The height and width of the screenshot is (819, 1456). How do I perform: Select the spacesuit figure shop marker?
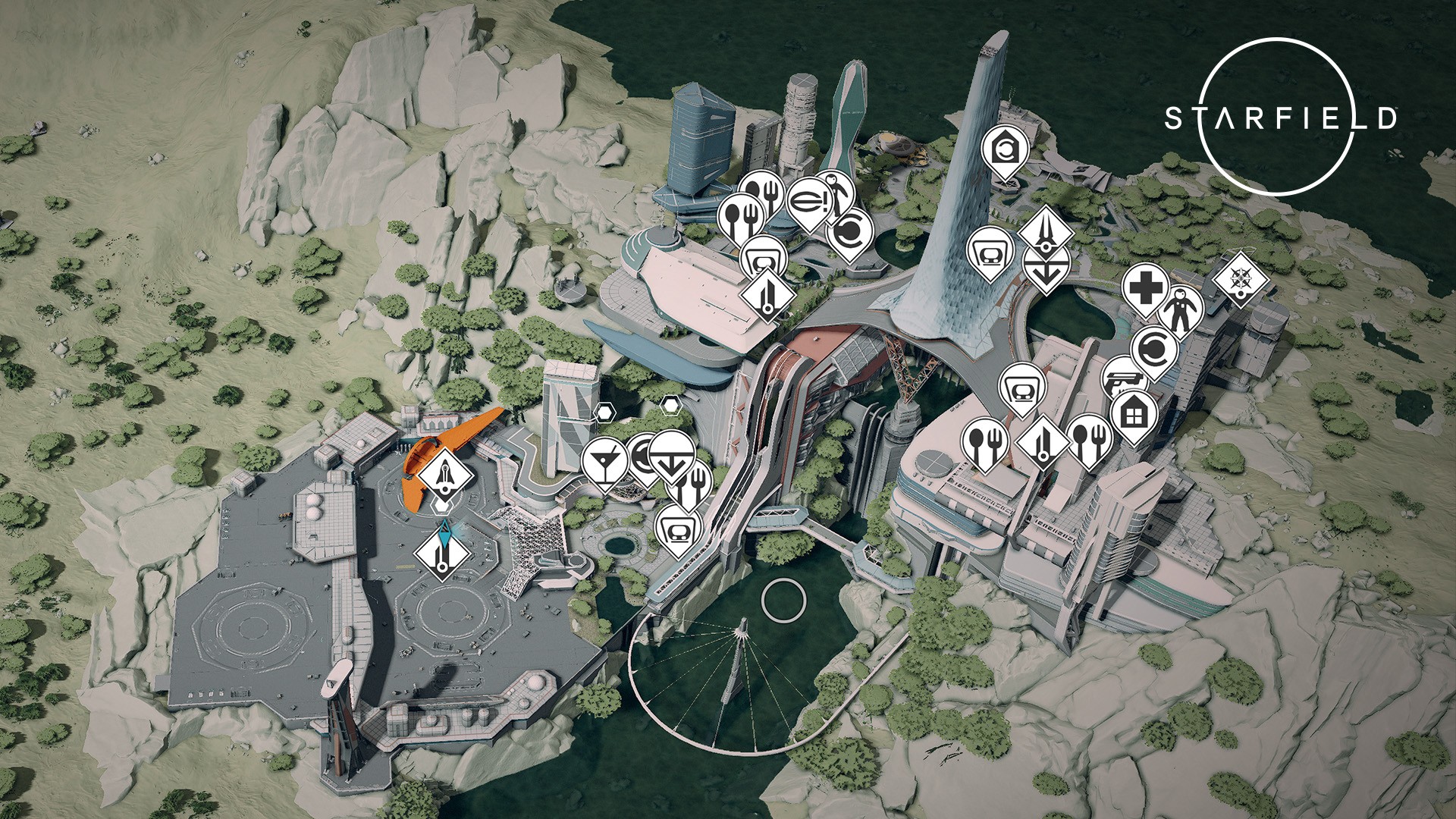[1180, 309]
